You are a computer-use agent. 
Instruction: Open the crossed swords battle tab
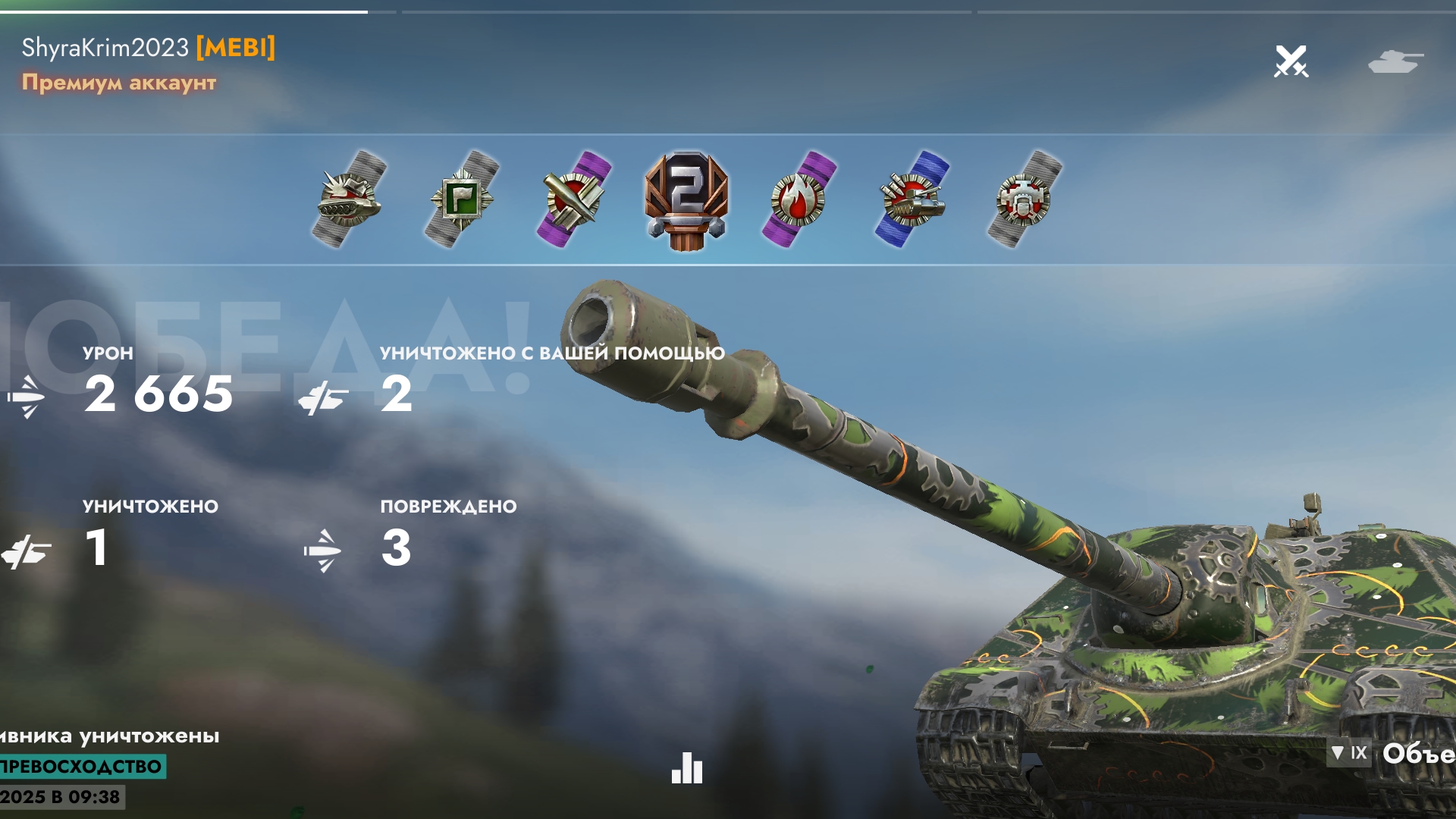[x=1291, y=61]
